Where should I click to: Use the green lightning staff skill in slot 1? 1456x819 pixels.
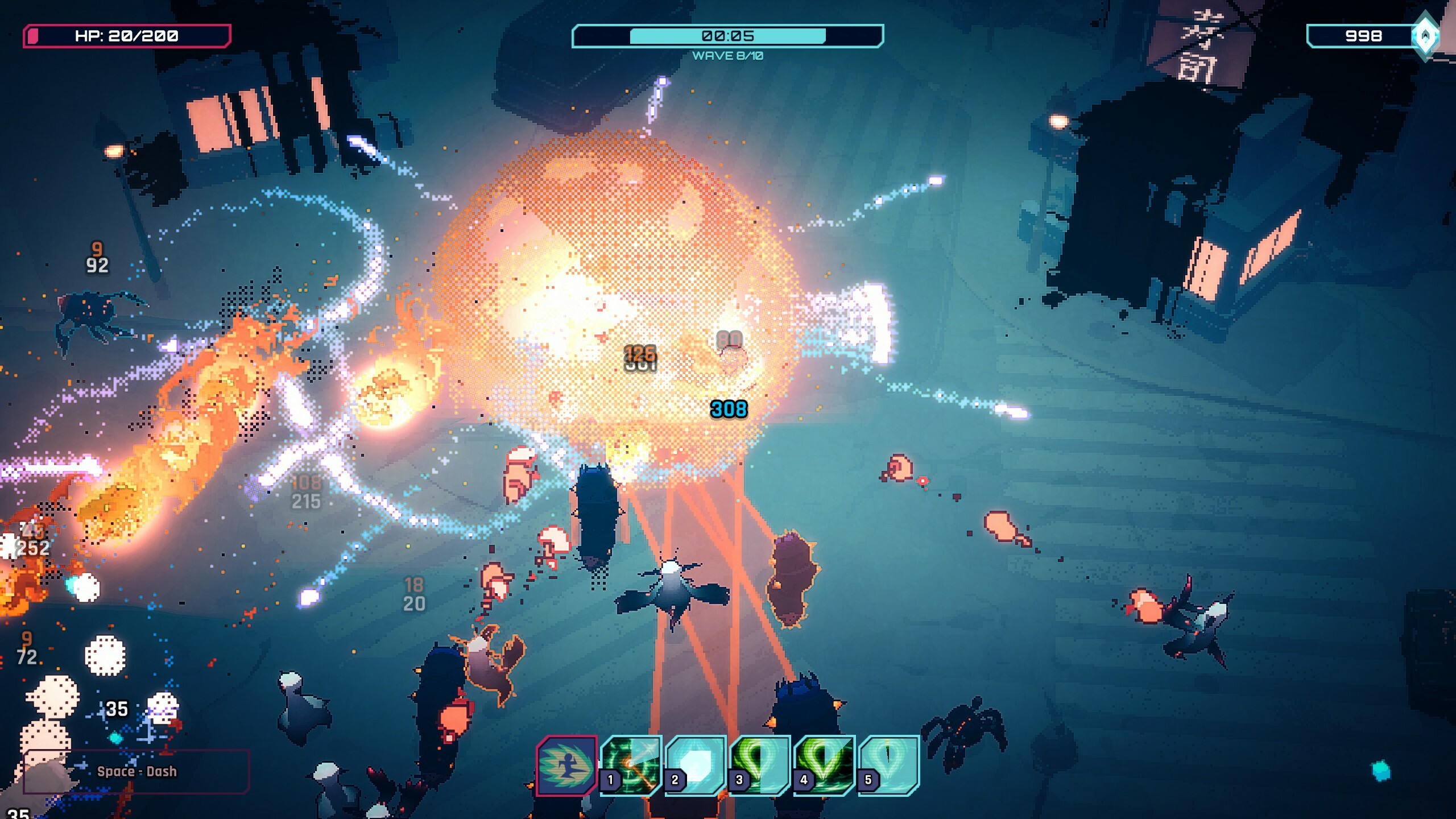pyautogui.click(x=631, y=765)
